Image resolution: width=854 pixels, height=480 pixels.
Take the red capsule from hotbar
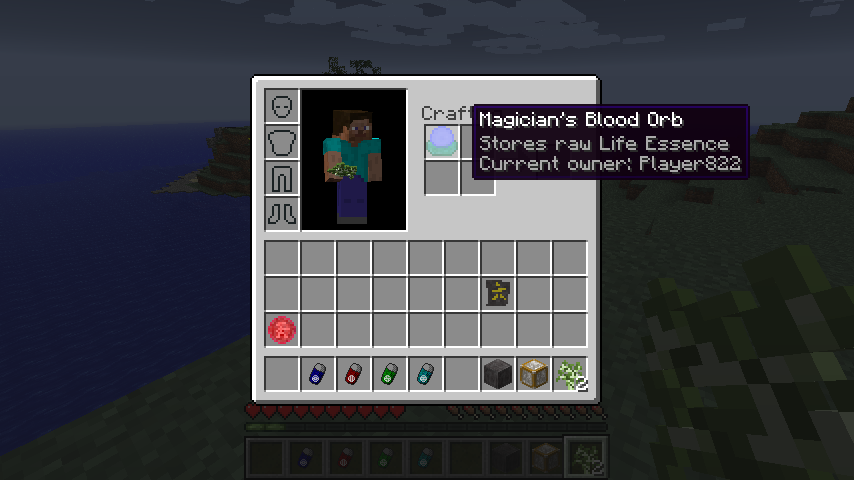tap(354, 374)
